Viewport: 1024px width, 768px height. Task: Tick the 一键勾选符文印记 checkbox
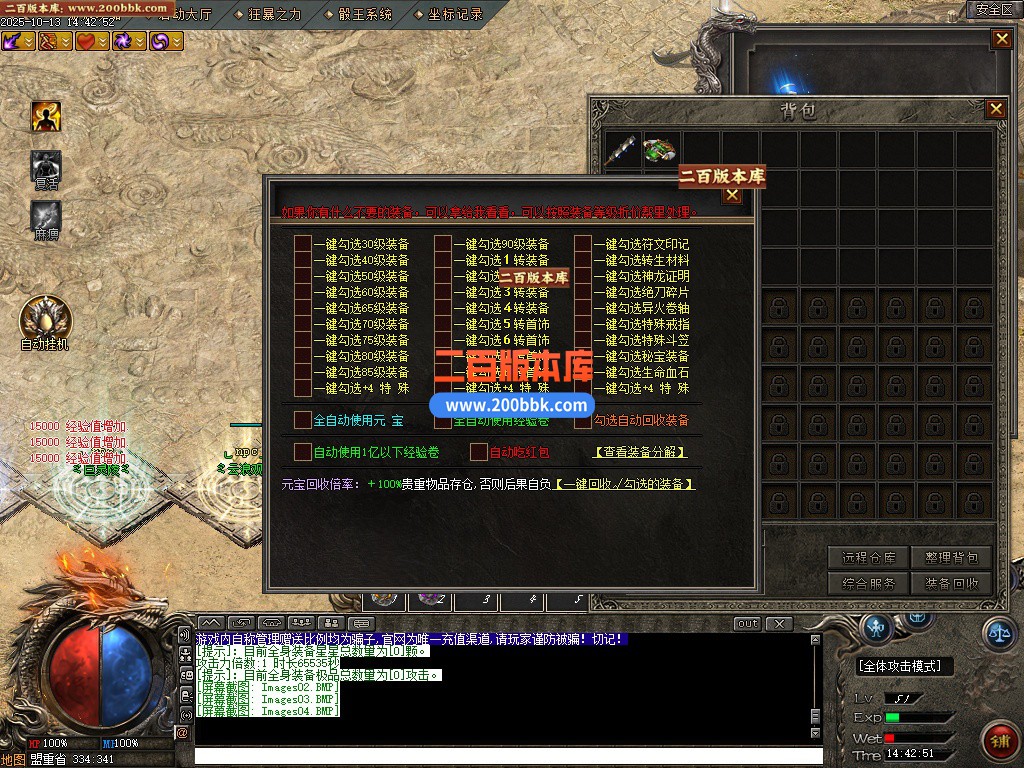tap(583, 244)
